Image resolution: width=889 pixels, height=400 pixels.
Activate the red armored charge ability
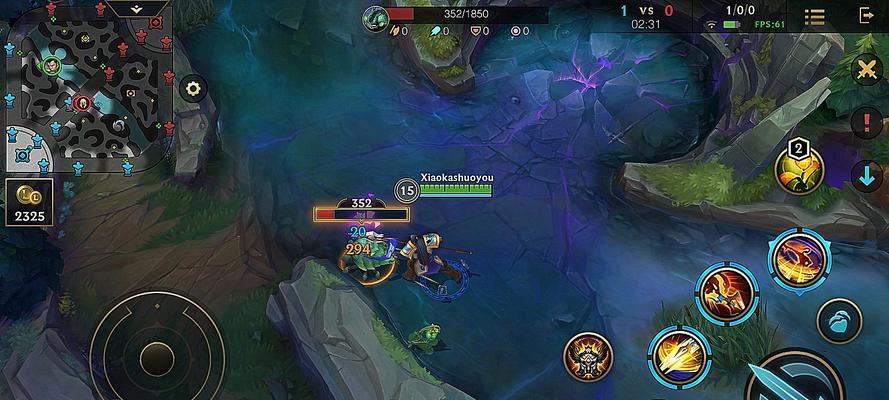coord(725,294)
